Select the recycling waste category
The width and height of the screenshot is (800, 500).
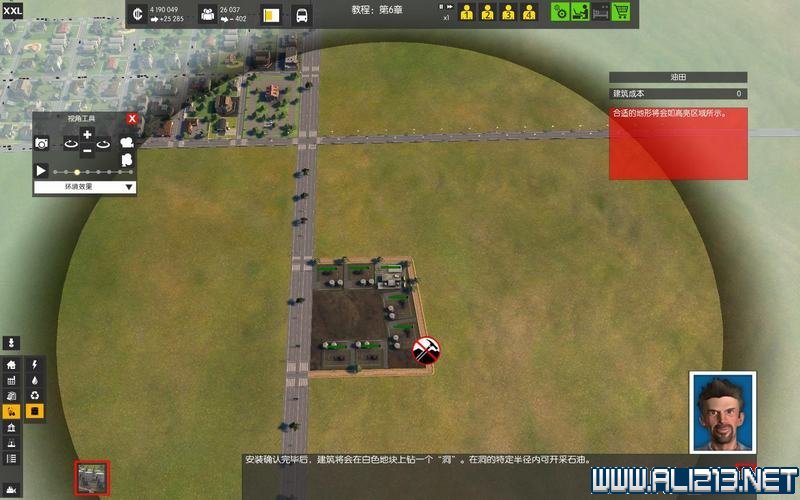pyautogui.click(x=35, y=396)
